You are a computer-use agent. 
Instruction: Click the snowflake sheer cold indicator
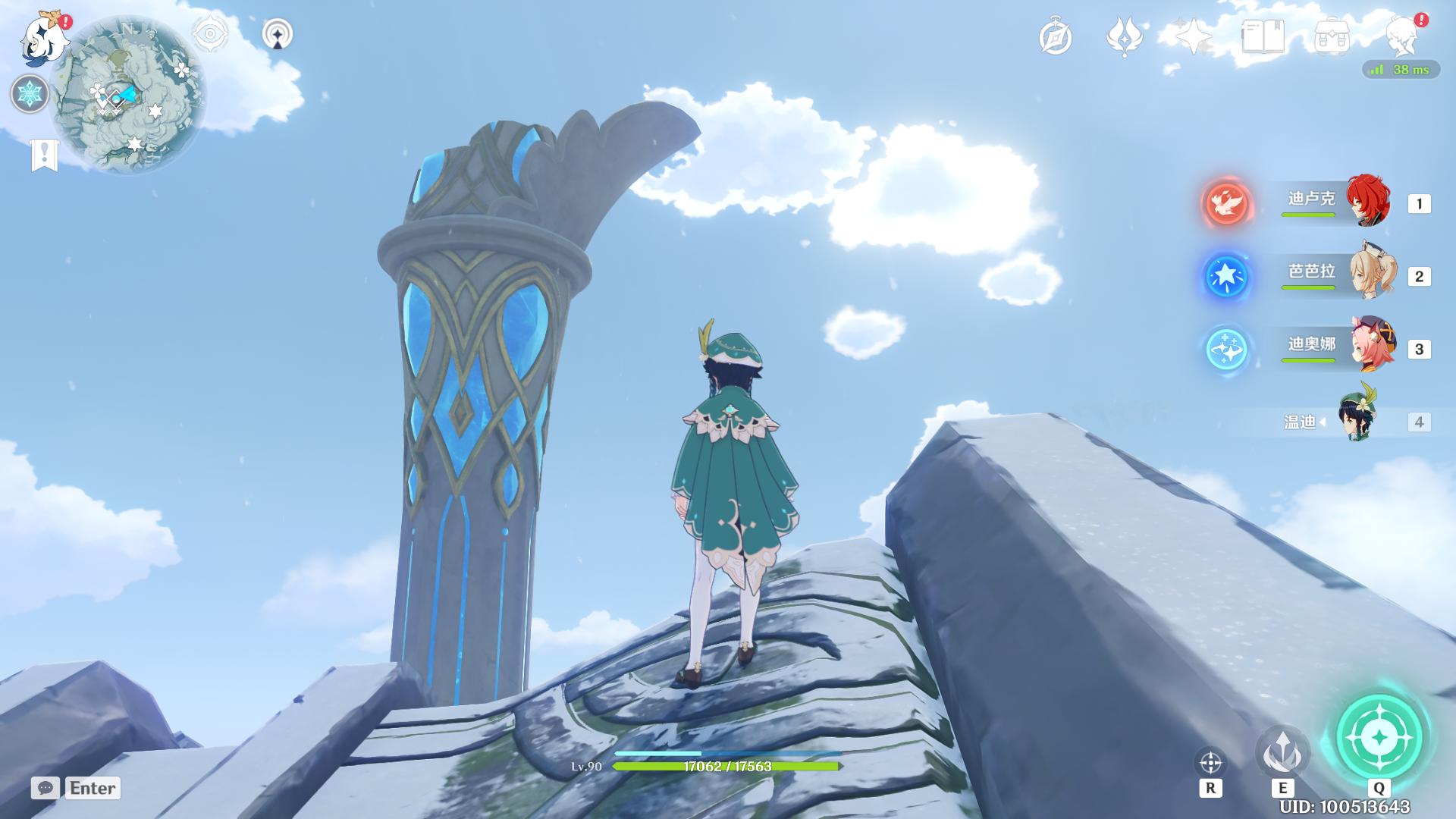pyautogui.click(x=30, y=94)
